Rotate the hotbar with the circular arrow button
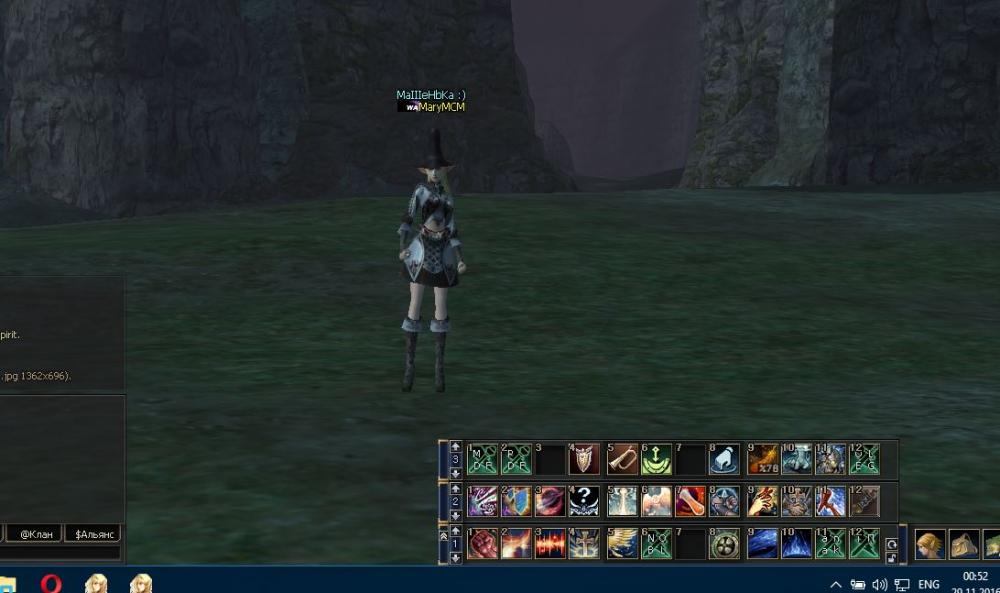 coord(890,544)
